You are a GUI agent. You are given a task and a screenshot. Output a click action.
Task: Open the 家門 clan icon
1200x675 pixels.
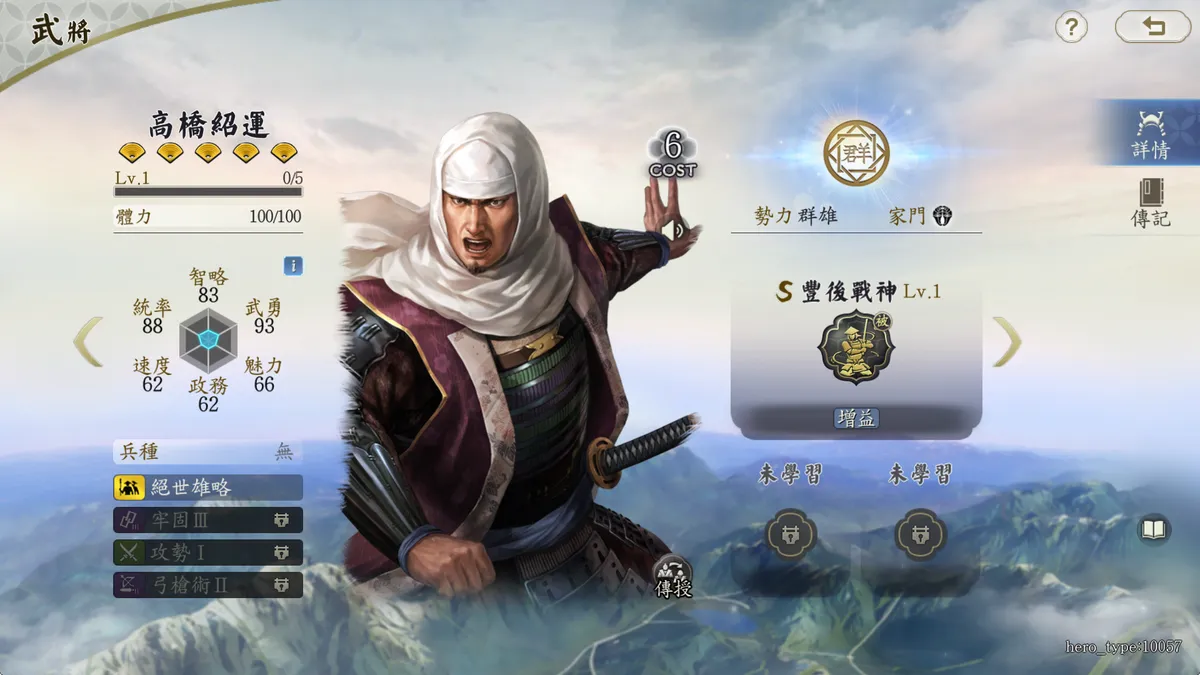coord(942,216)
